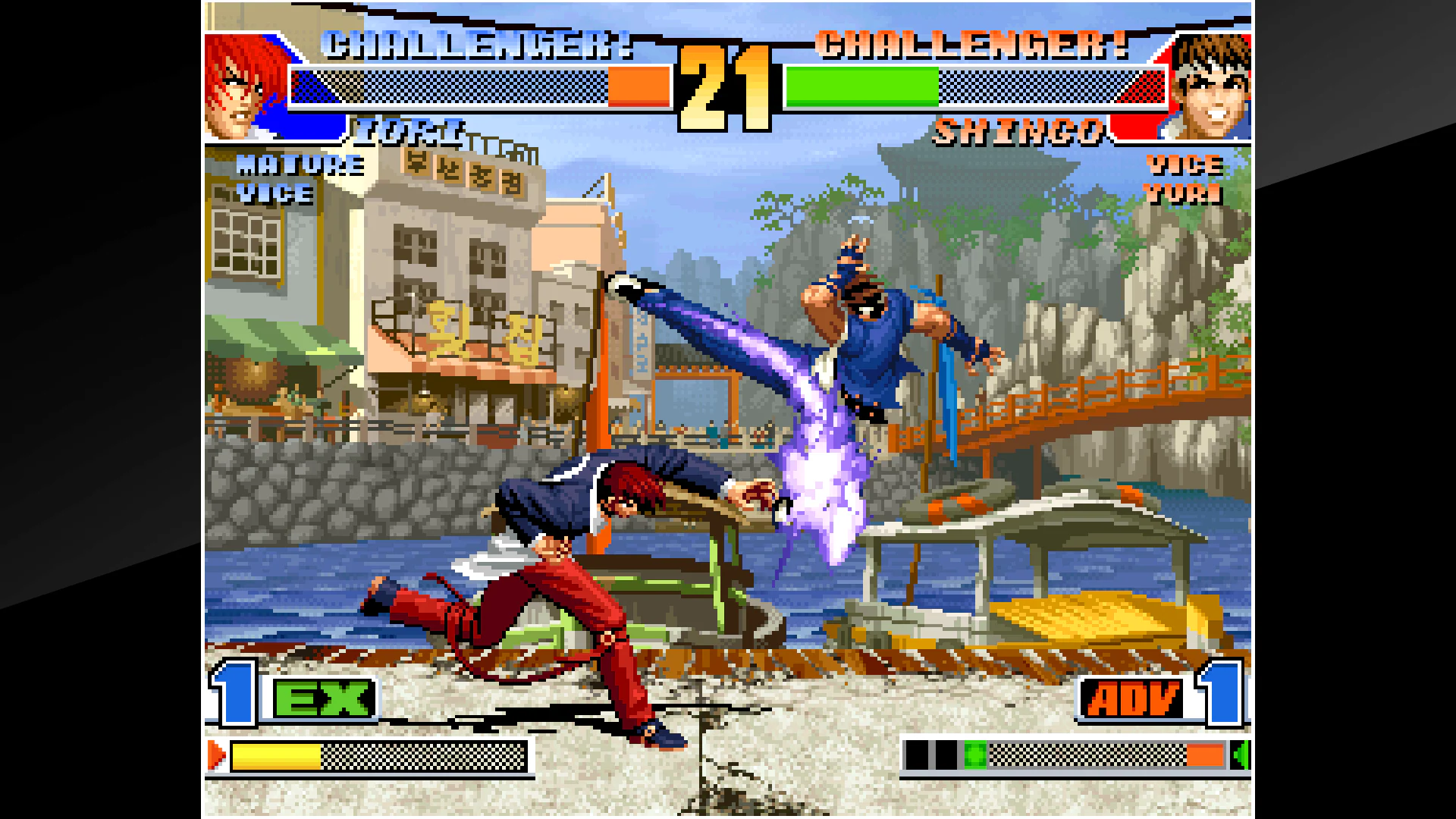Open the left CHALLENGER! banner
This screenshot has width=1456, height=819.
tap(478, 45)
